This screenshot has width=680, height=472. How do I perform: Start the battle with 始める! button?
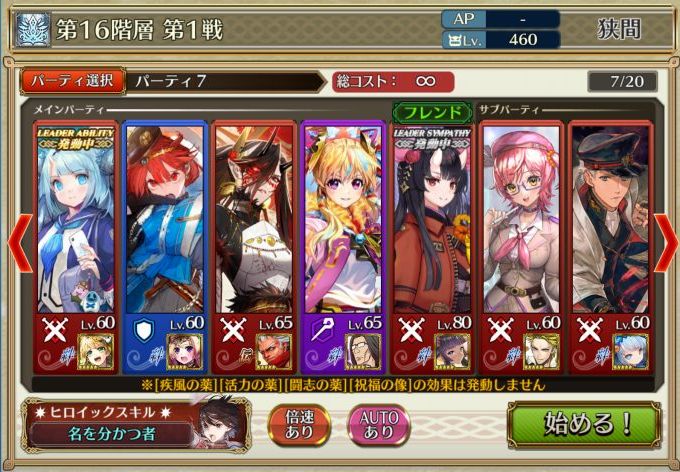(588, 422)
